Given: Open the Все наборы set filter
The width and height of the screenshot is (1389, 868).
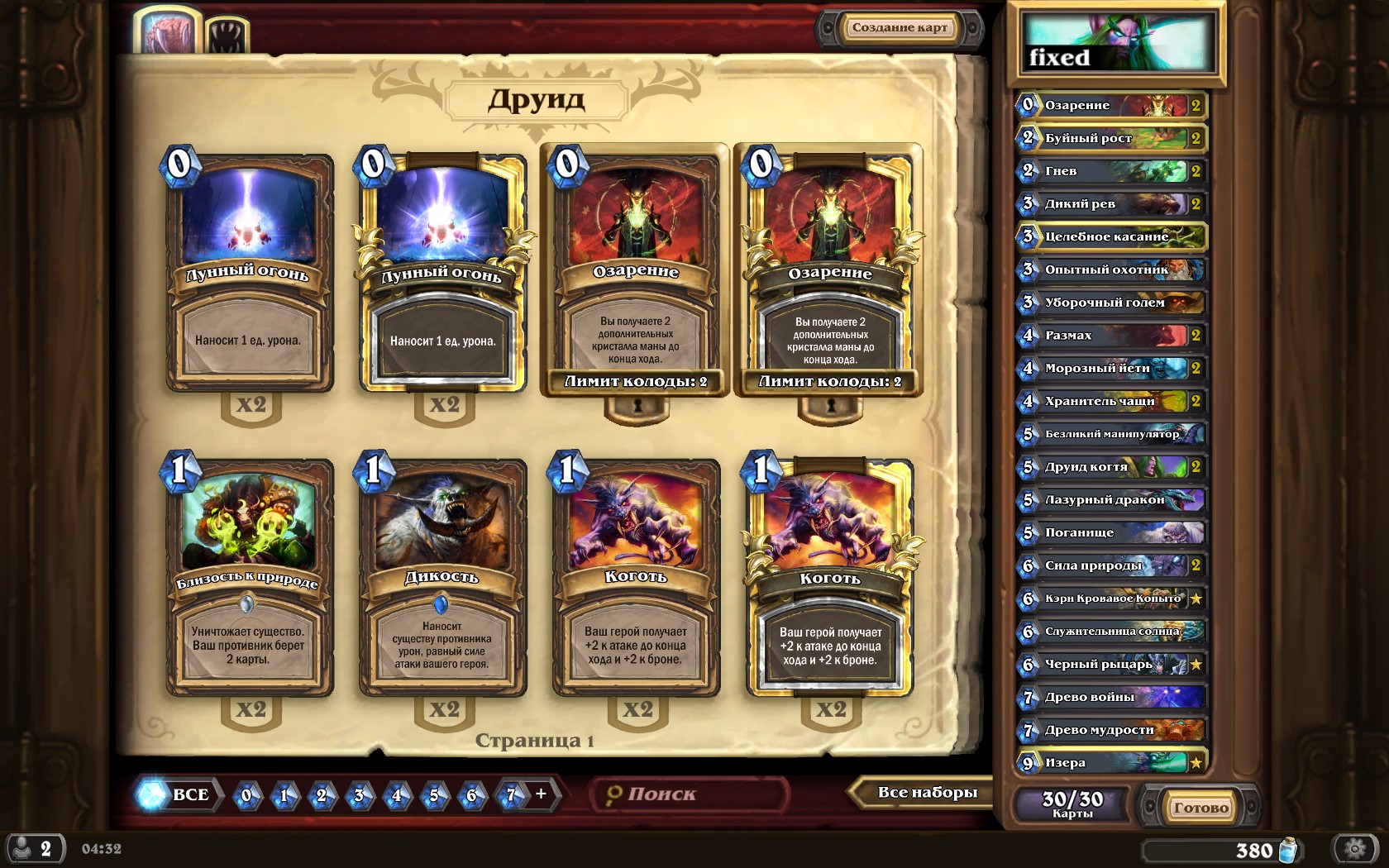Looking at the screenshot, I should (x=926, y=793).
